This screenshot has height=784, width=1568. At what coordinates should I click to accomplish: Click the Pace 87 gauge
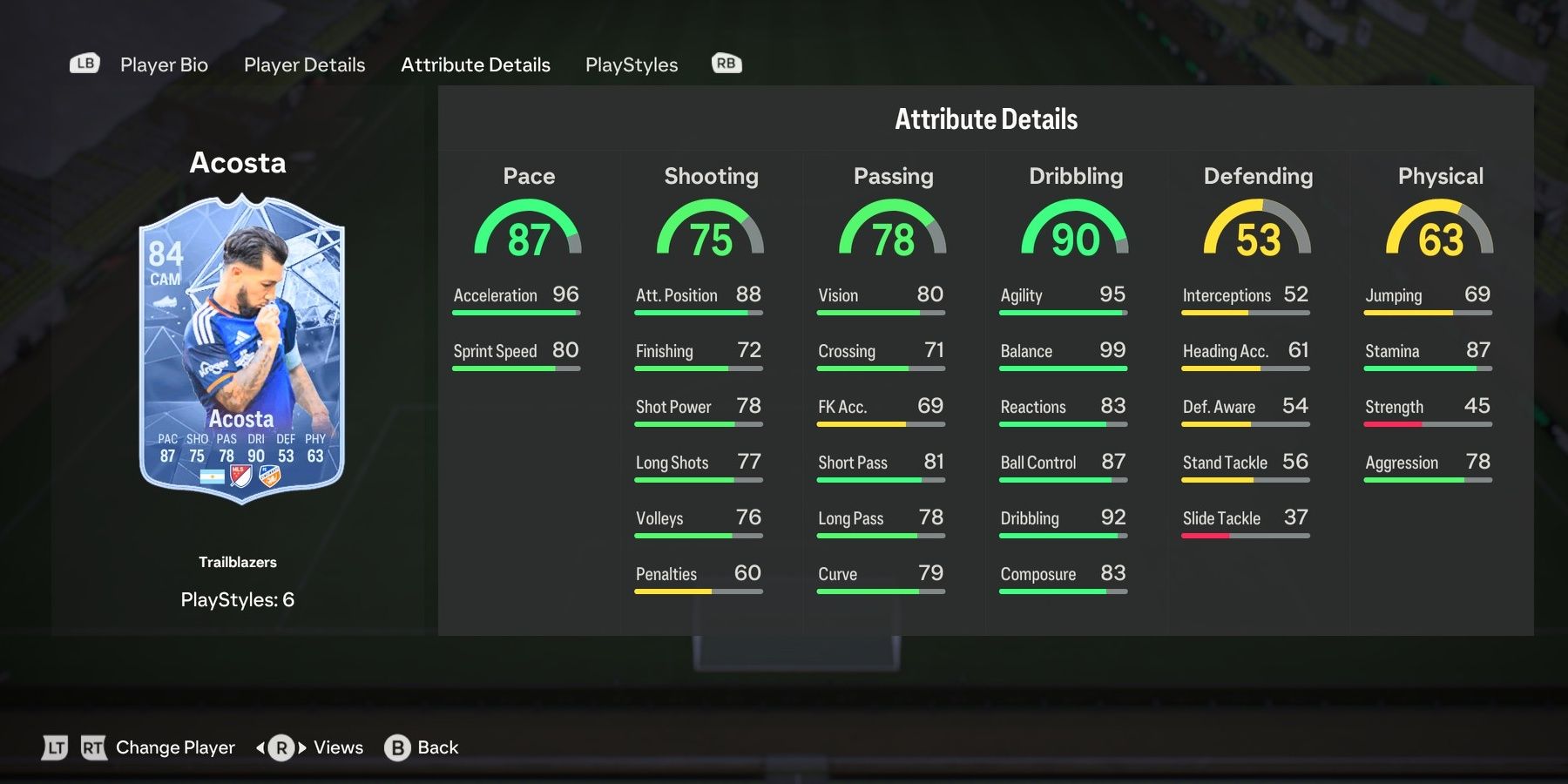(x=529, y=231)
